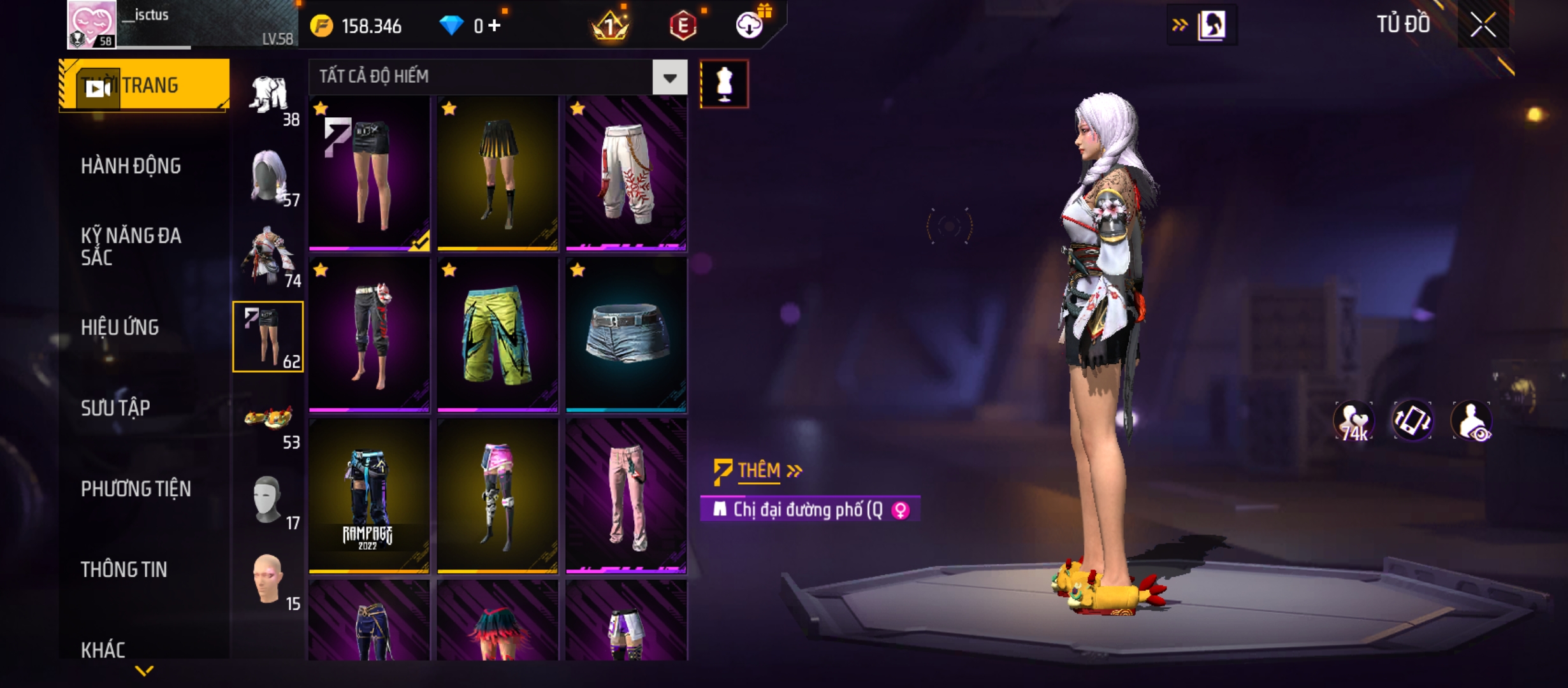Switch to the hair category tab
The image size is (1568, 688).
269,177
